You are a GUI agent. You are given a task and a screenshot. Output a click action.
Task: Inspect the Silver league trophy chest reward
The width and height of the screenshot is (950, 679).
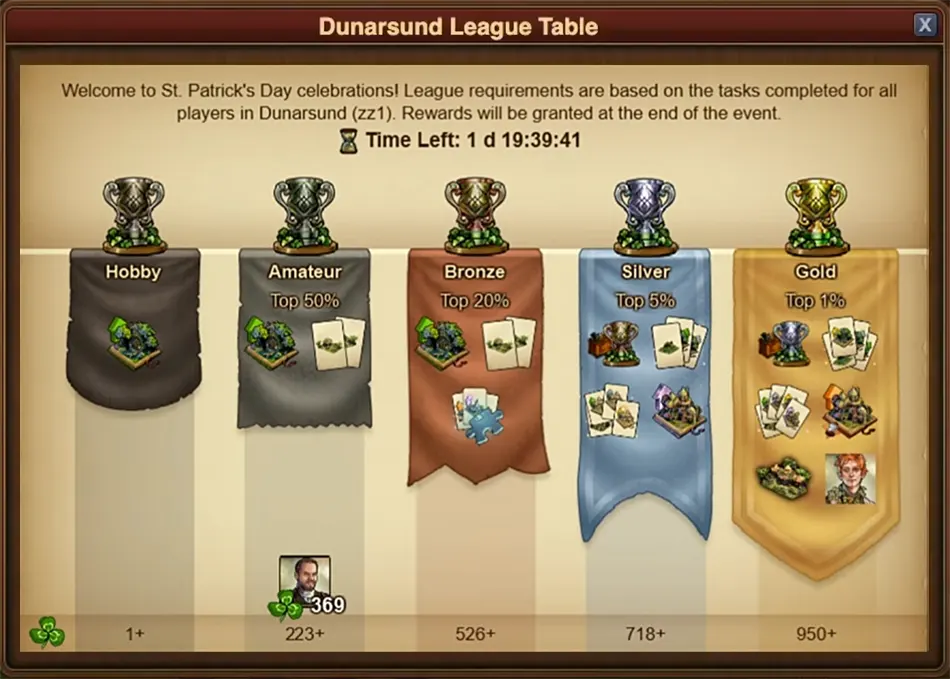[x=611, y=343]
